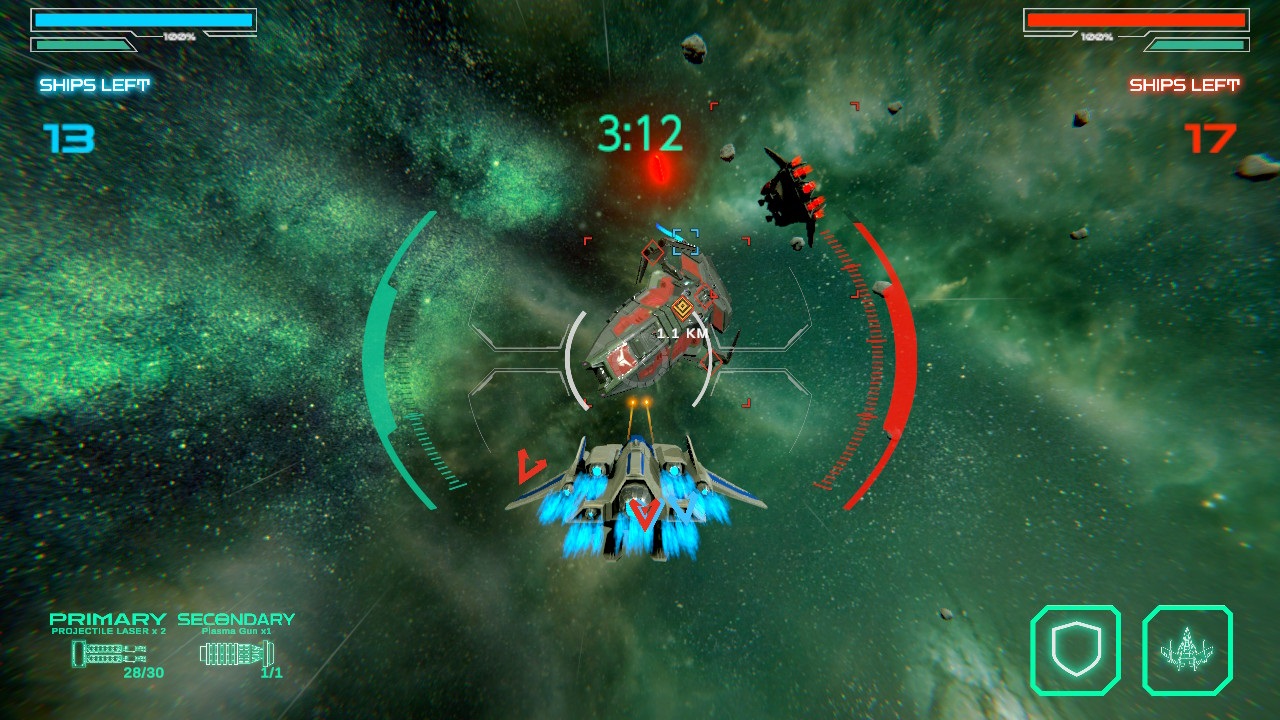This screenshot has height=720, width=1280.
Task: Toggle the PRIMARY weapon group
Action: [x=110, y=620]
